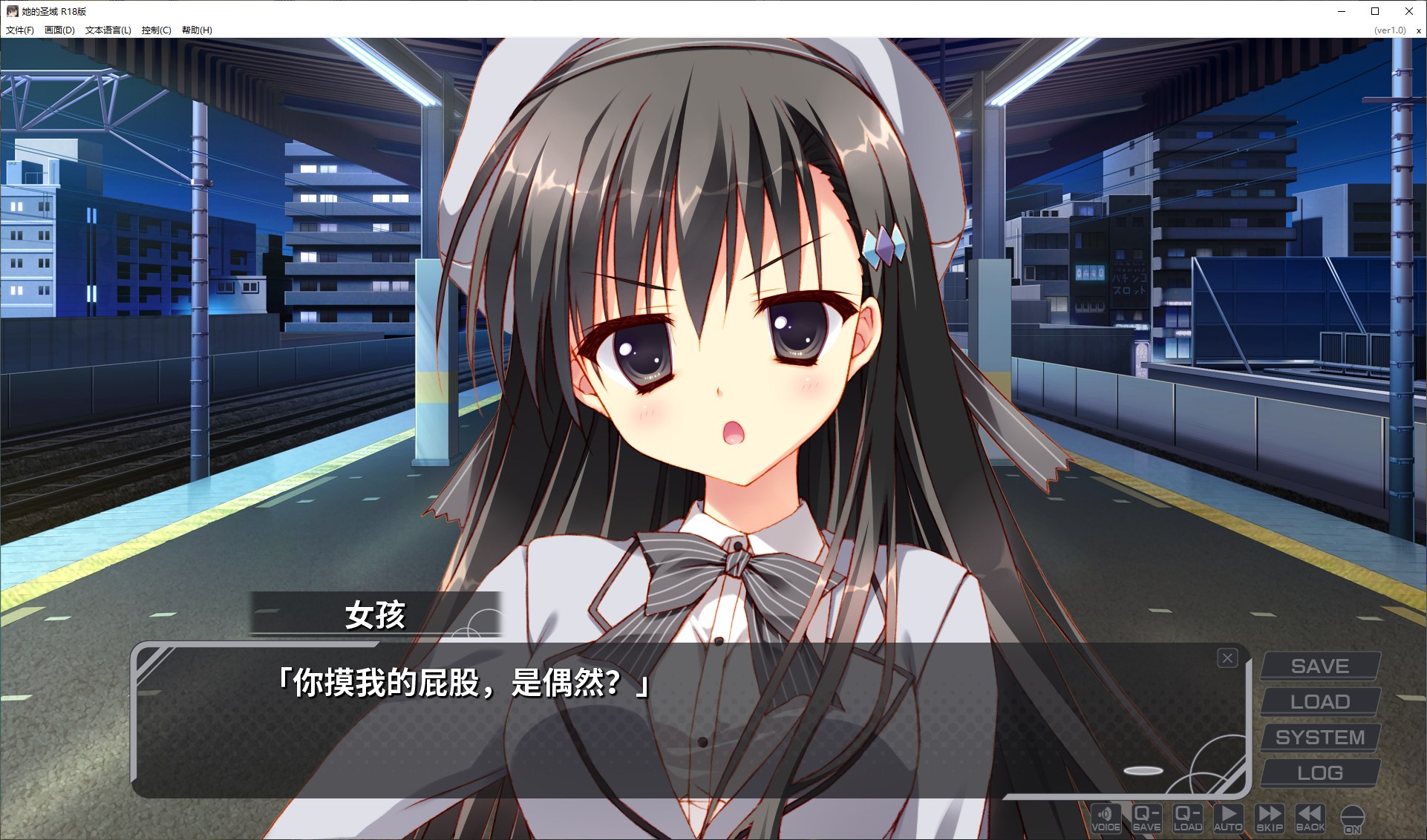This screenshot has width=1427, height=840.
Task: Open the 文本语言(L) language menu
Action: click(108, 30)
